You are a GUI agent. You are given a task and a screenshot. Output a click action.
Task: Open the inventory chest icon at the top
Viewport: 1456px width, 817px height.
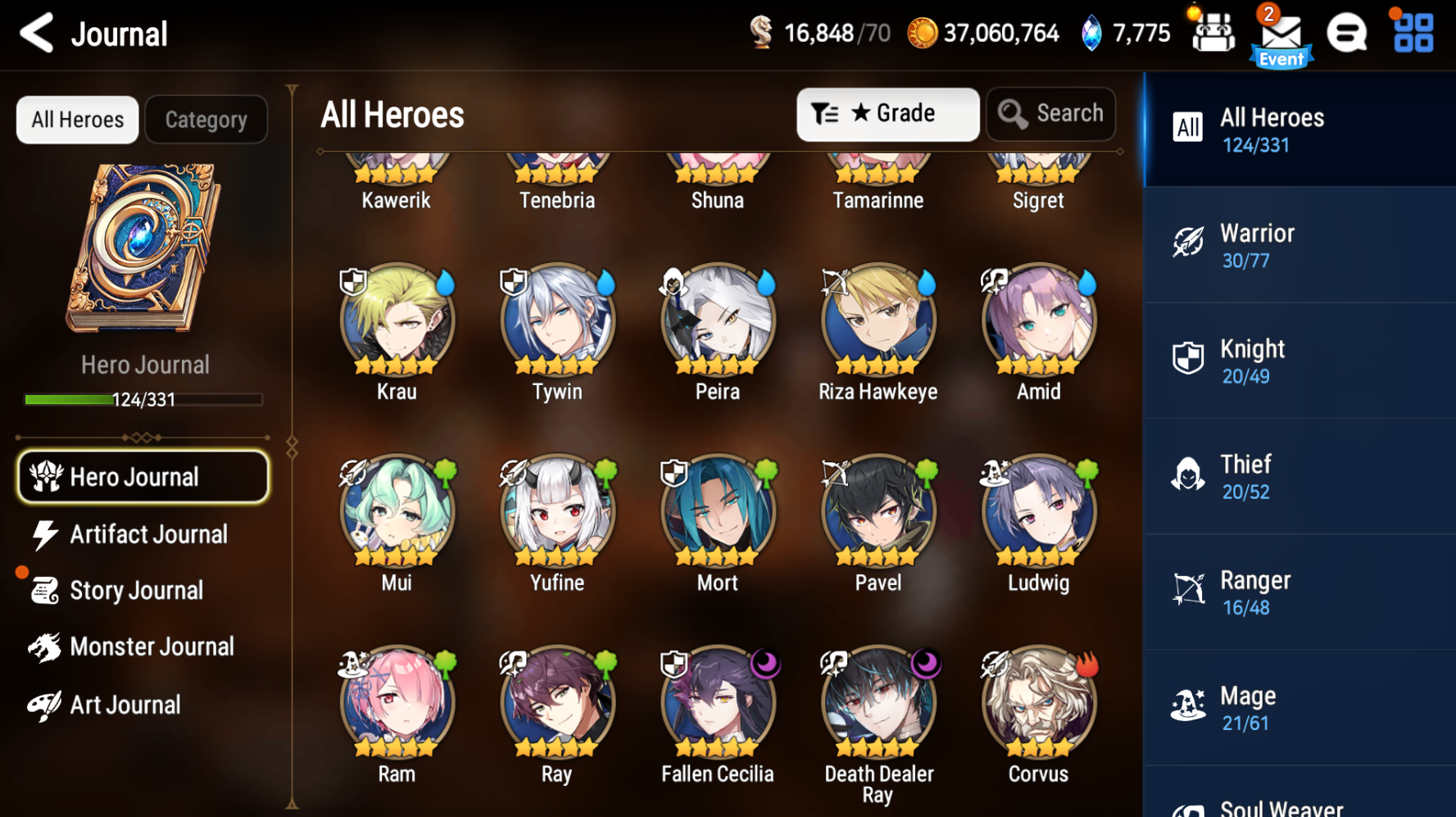(1213, 33)
